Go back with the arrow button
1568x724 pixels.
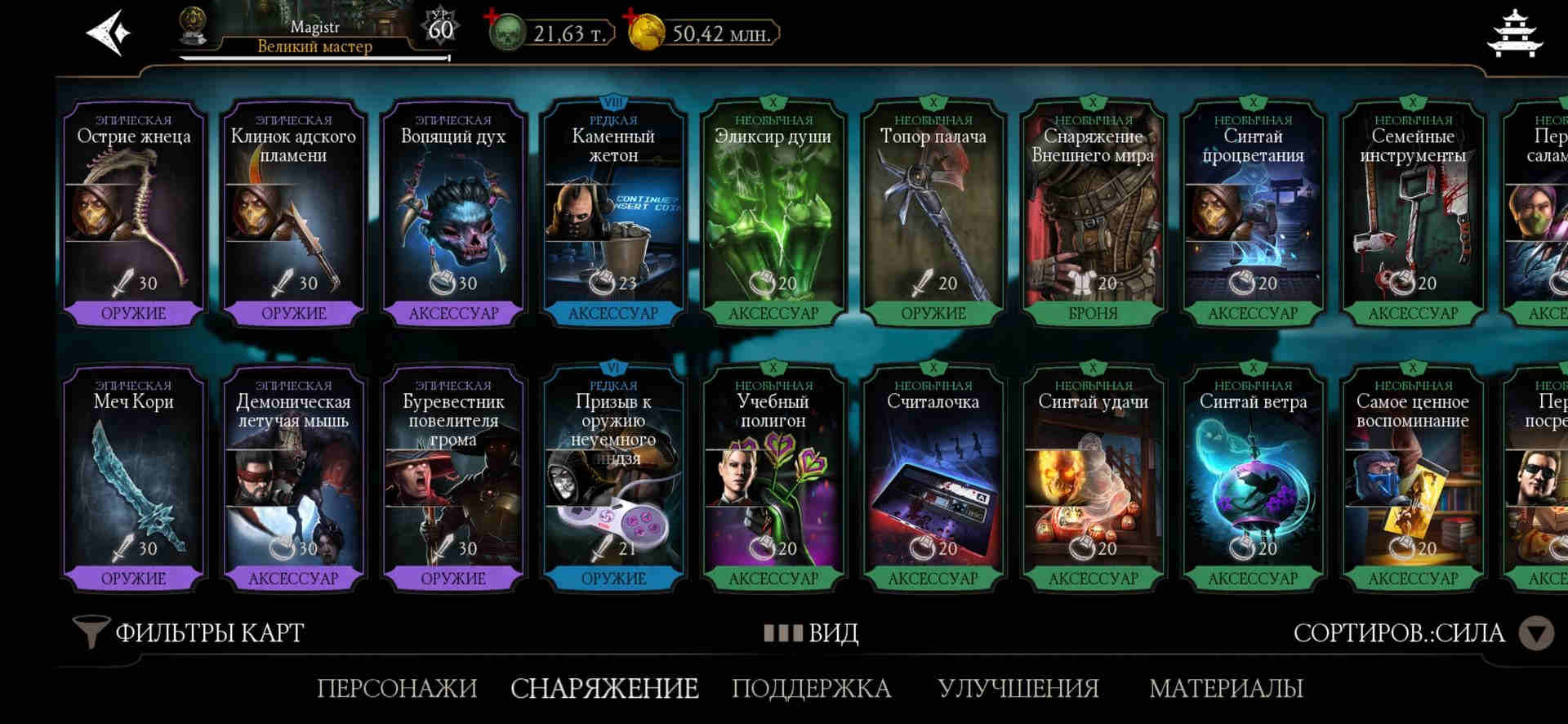coord(109,34)
